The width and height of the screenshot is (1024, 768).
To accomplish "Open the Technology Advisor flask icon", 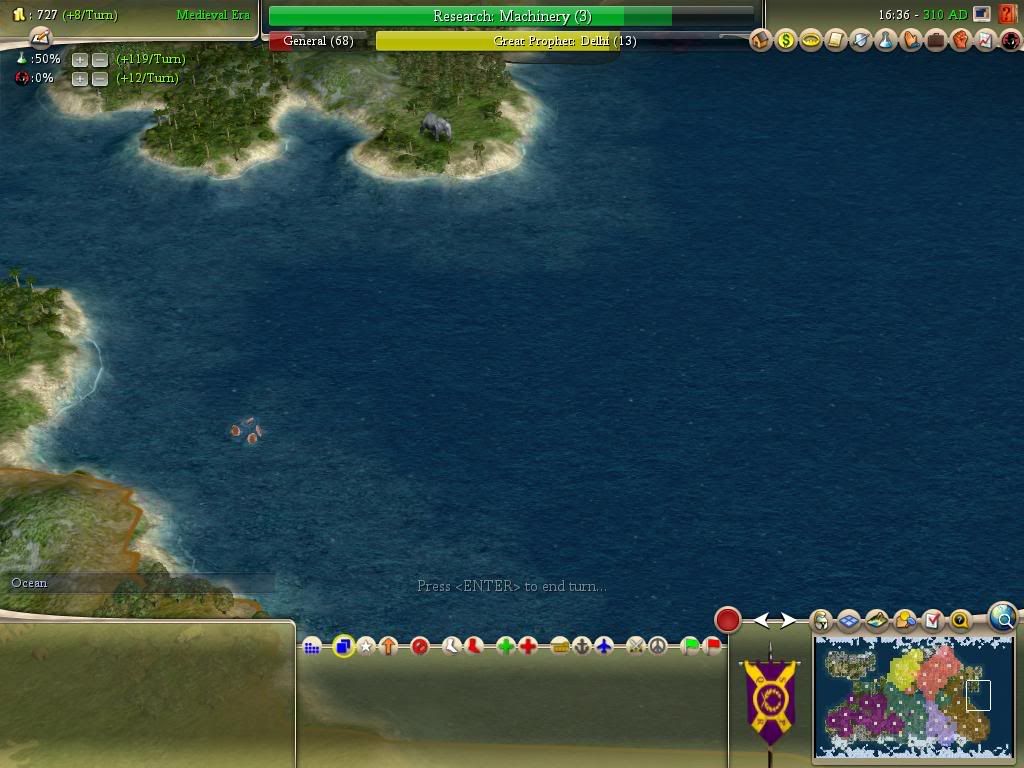I will [x=885, y=41].
